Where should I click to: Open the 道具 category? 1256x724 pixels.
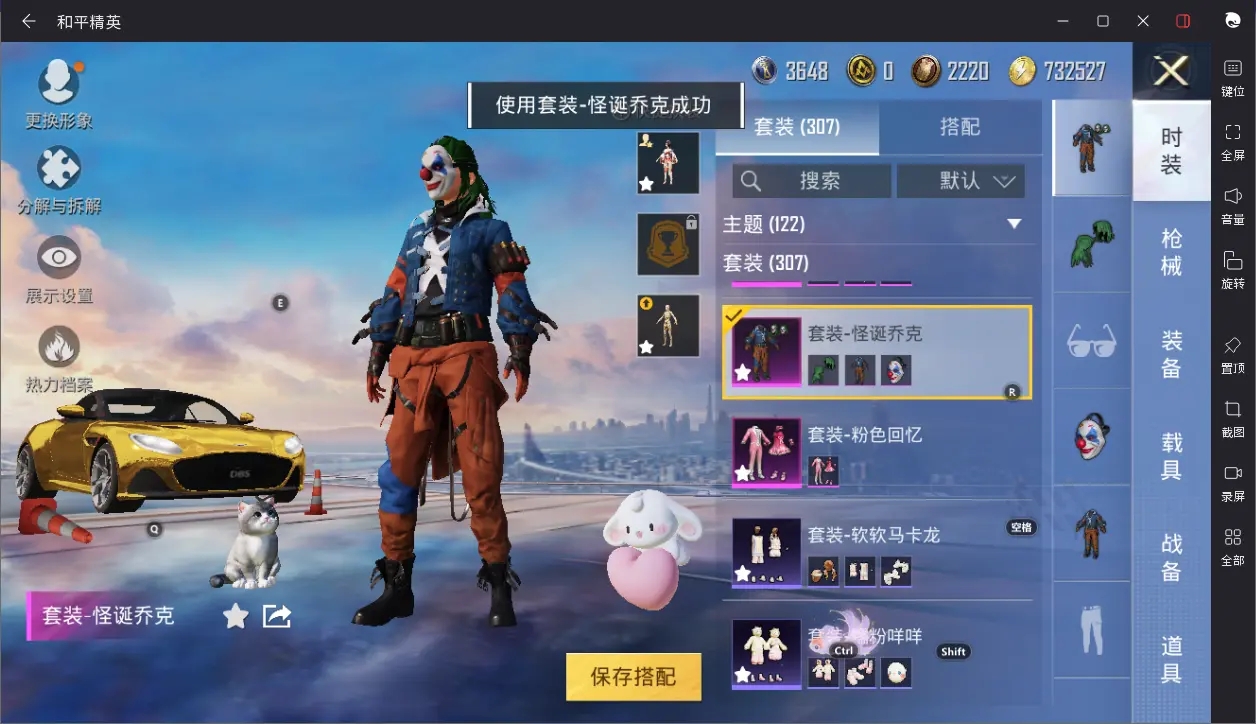(1171, 659)
